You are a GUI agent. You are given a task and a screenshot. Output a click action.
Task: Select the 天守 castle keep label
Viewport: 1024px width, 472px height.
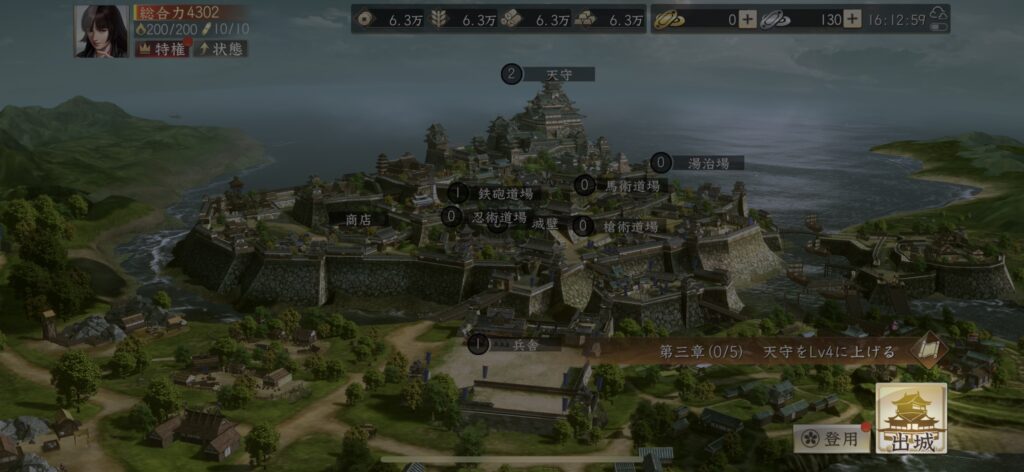click(558, 74)
